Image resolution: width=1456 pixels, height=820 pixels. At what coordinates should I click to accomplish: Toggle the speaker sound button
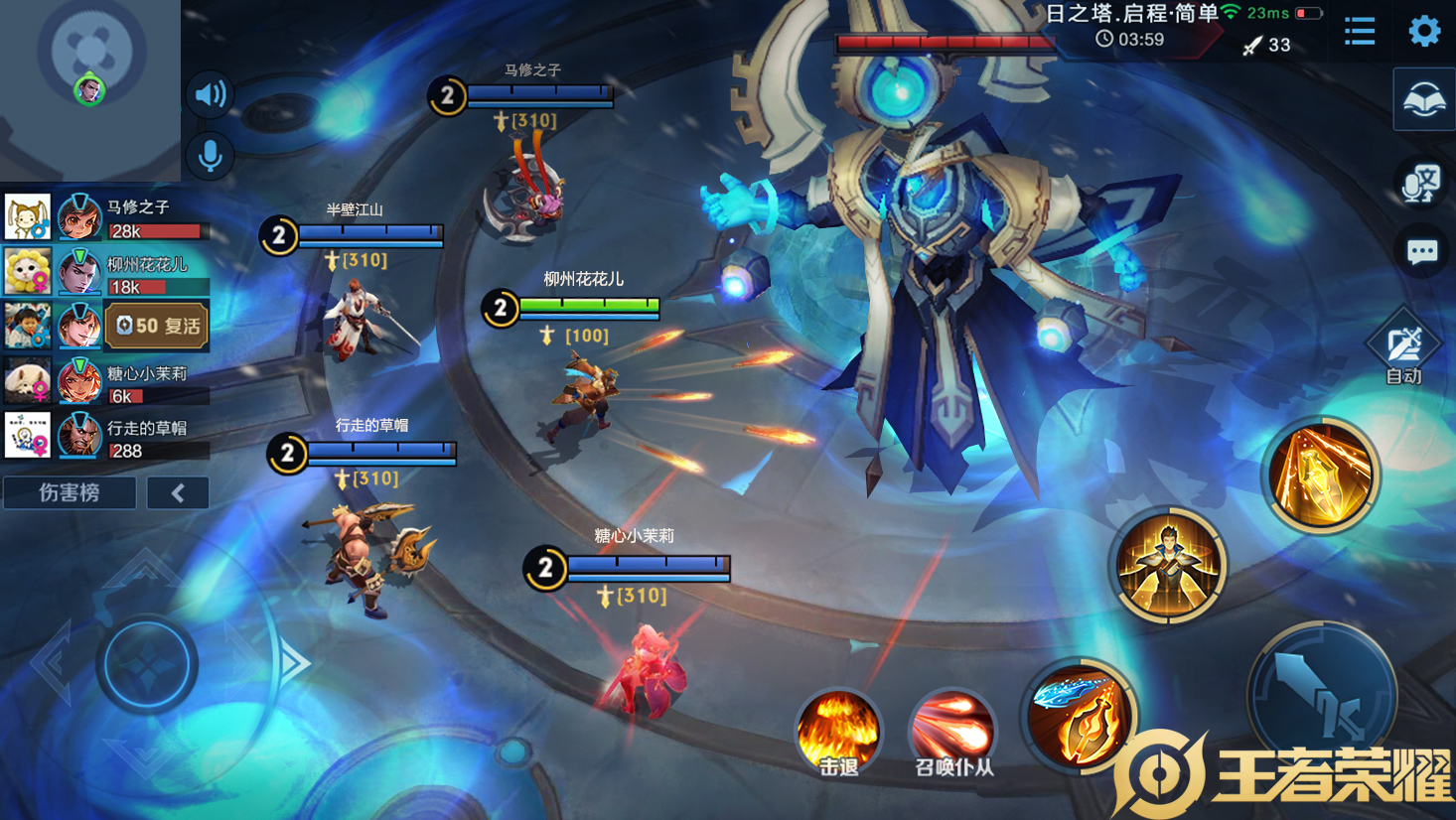211,94
